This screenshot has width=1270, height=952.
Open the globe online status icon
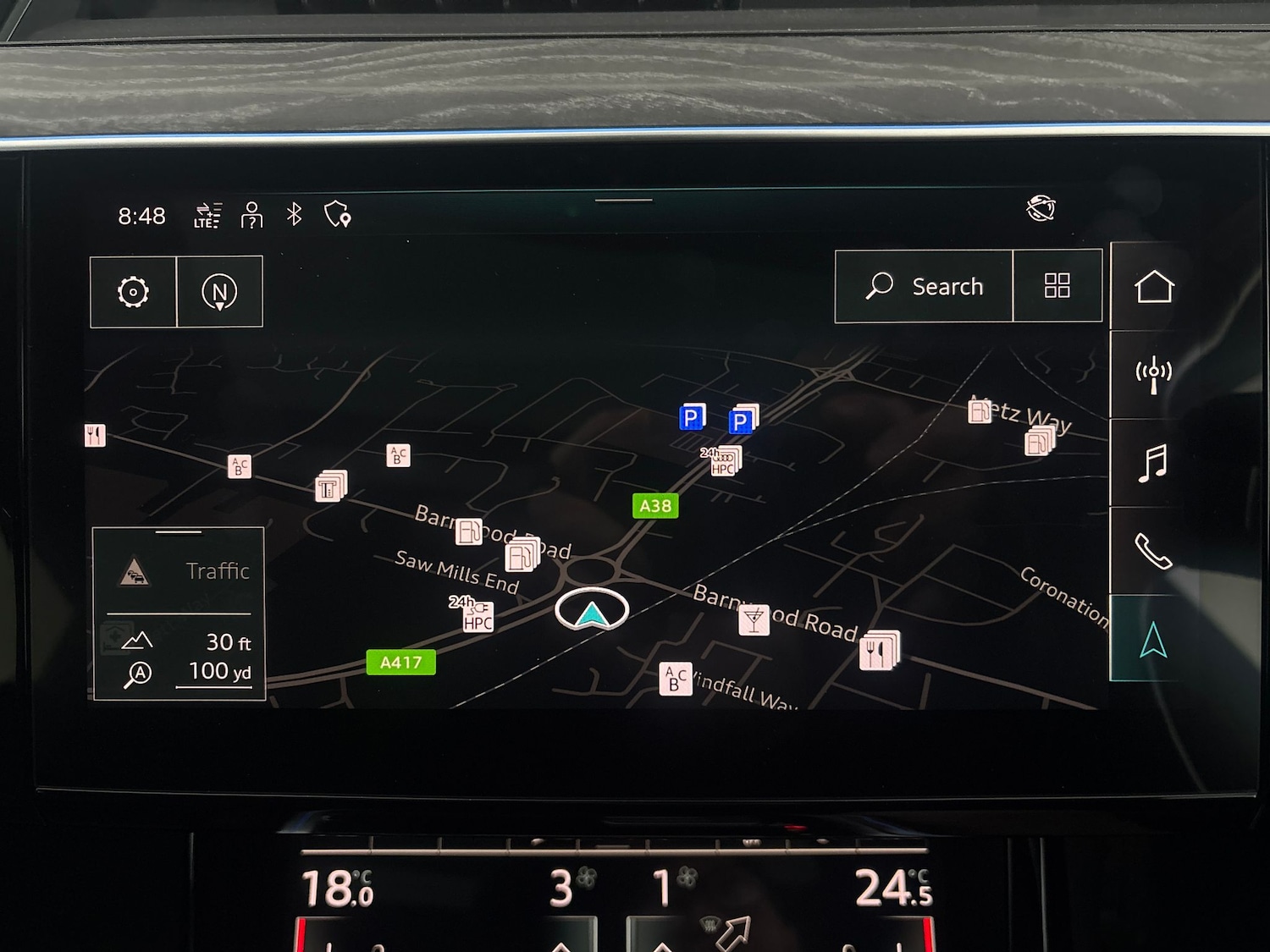click(1041, 208)
